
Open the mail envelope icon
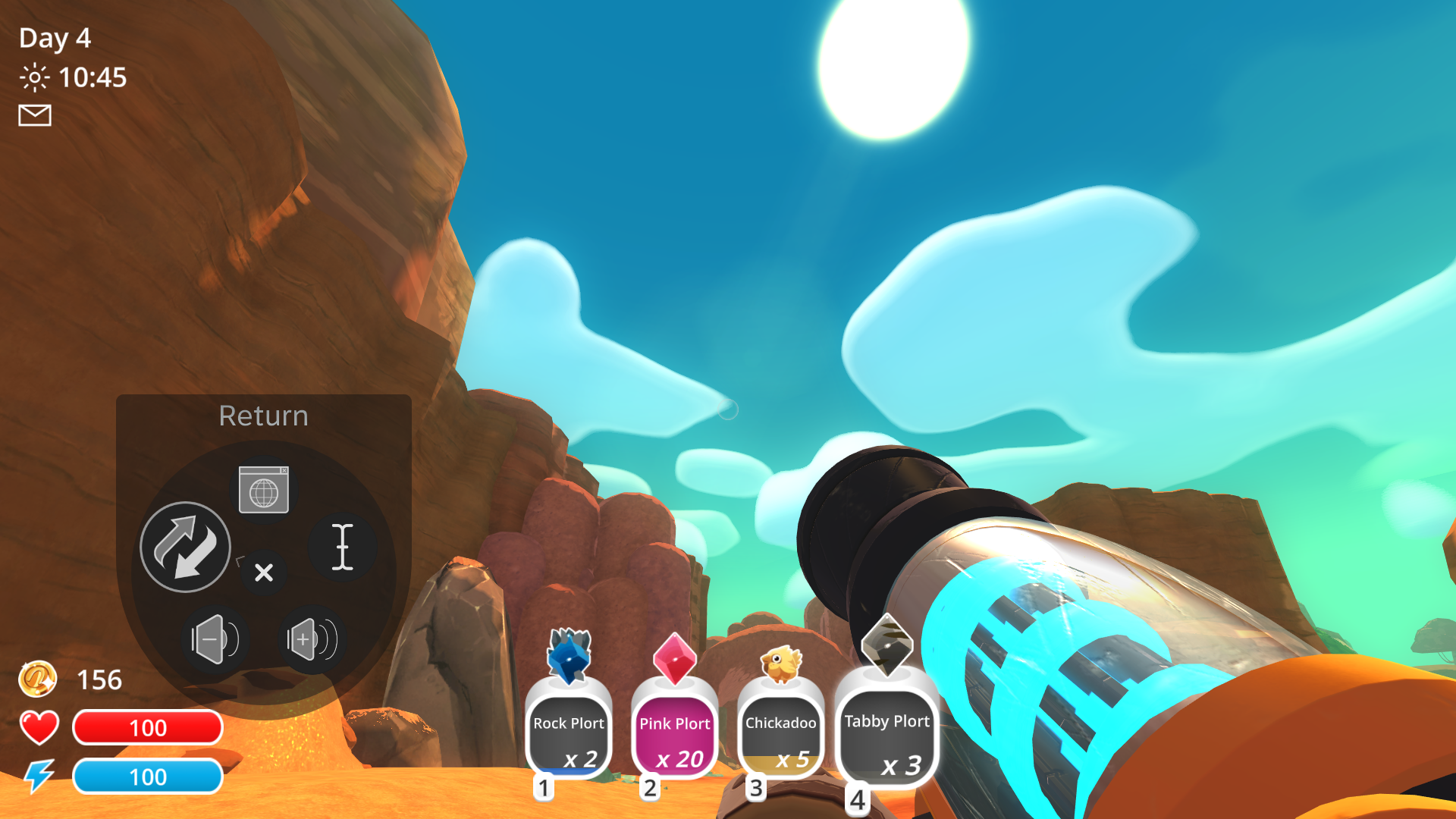pos(33,115)
